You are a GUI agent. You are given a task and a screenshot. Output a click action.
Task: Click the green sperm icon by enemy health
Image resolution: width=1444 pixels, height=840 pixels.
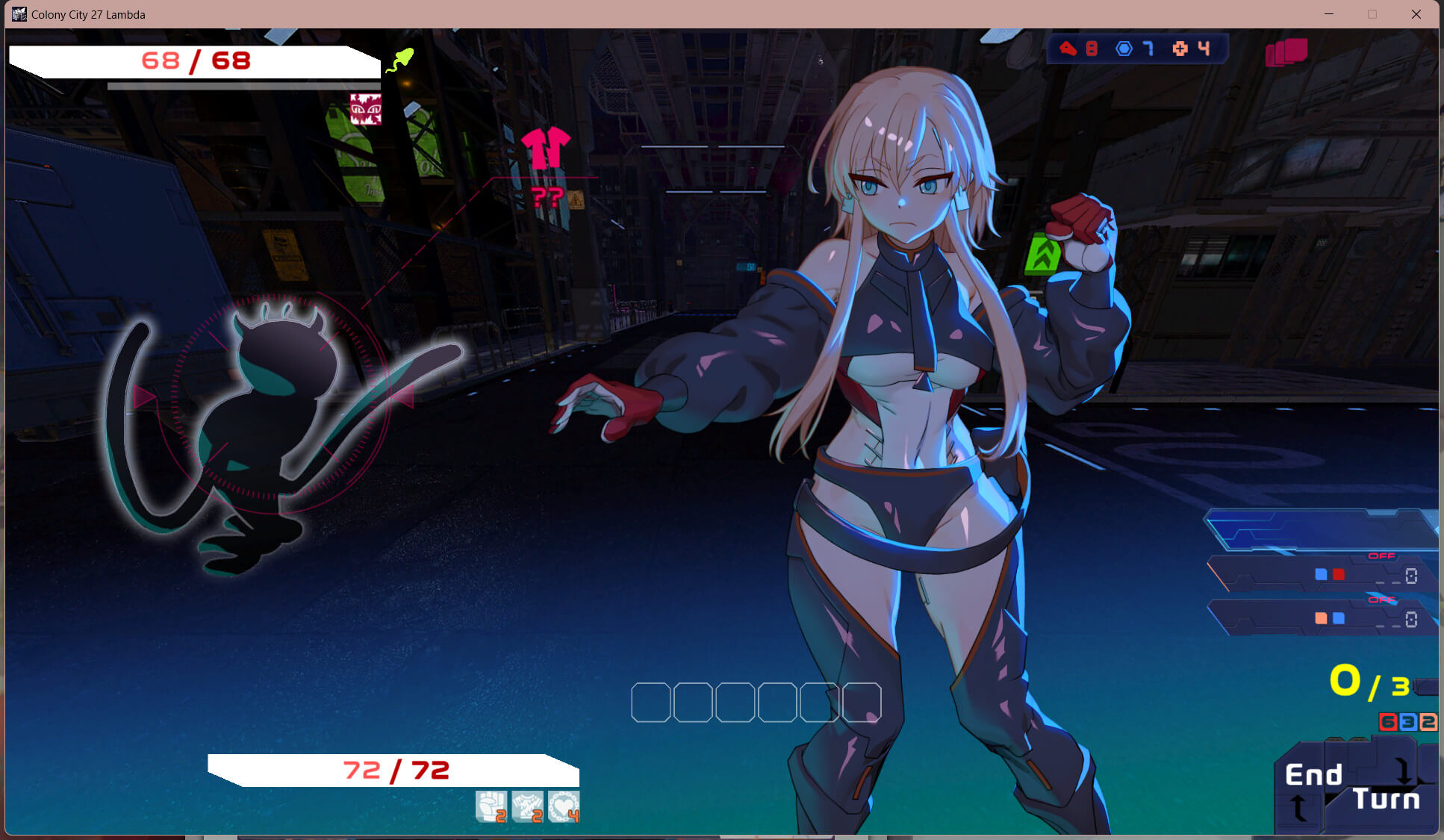click(x=399, y=60)
